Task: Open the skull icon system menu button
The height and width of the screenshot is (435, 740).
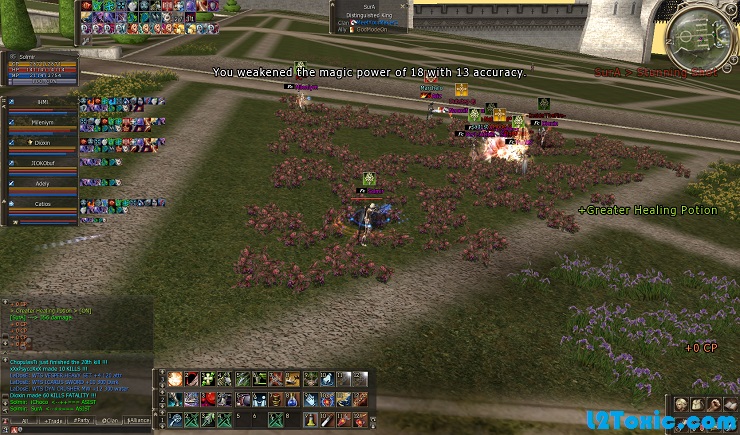Action: point(680,403)
